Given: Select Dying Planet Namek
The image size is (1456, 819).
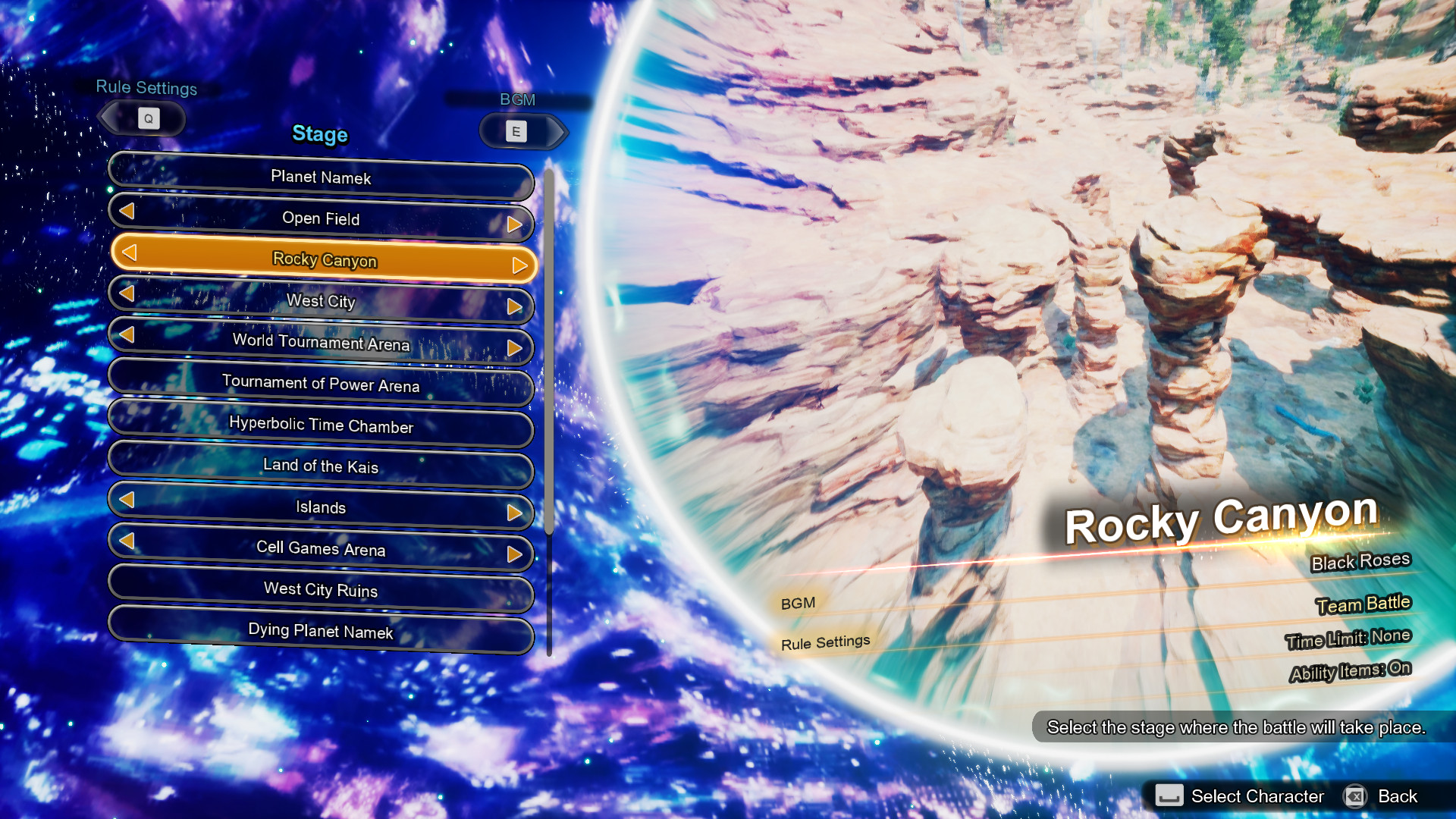Looking at the screenshot, I should [321, 631].
